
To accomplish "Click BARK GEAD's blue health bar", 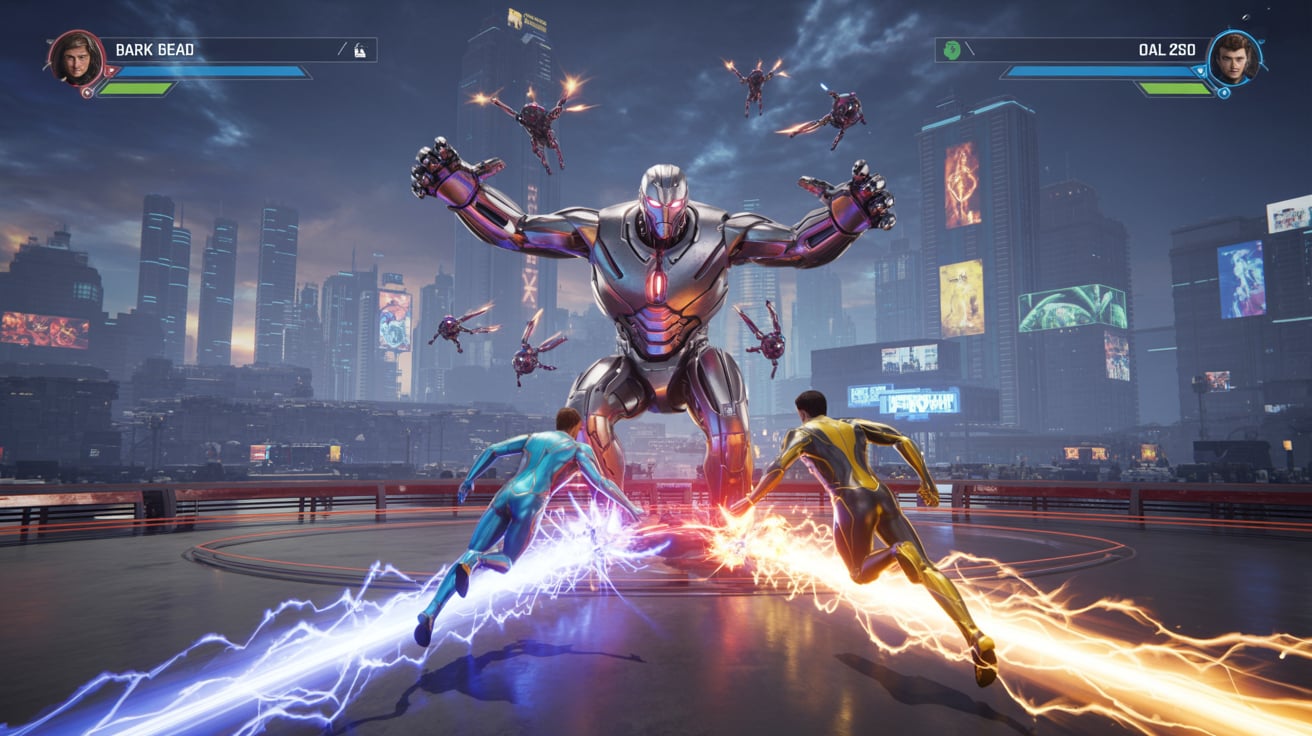I will pyautogui.click(x=210, y=72).
